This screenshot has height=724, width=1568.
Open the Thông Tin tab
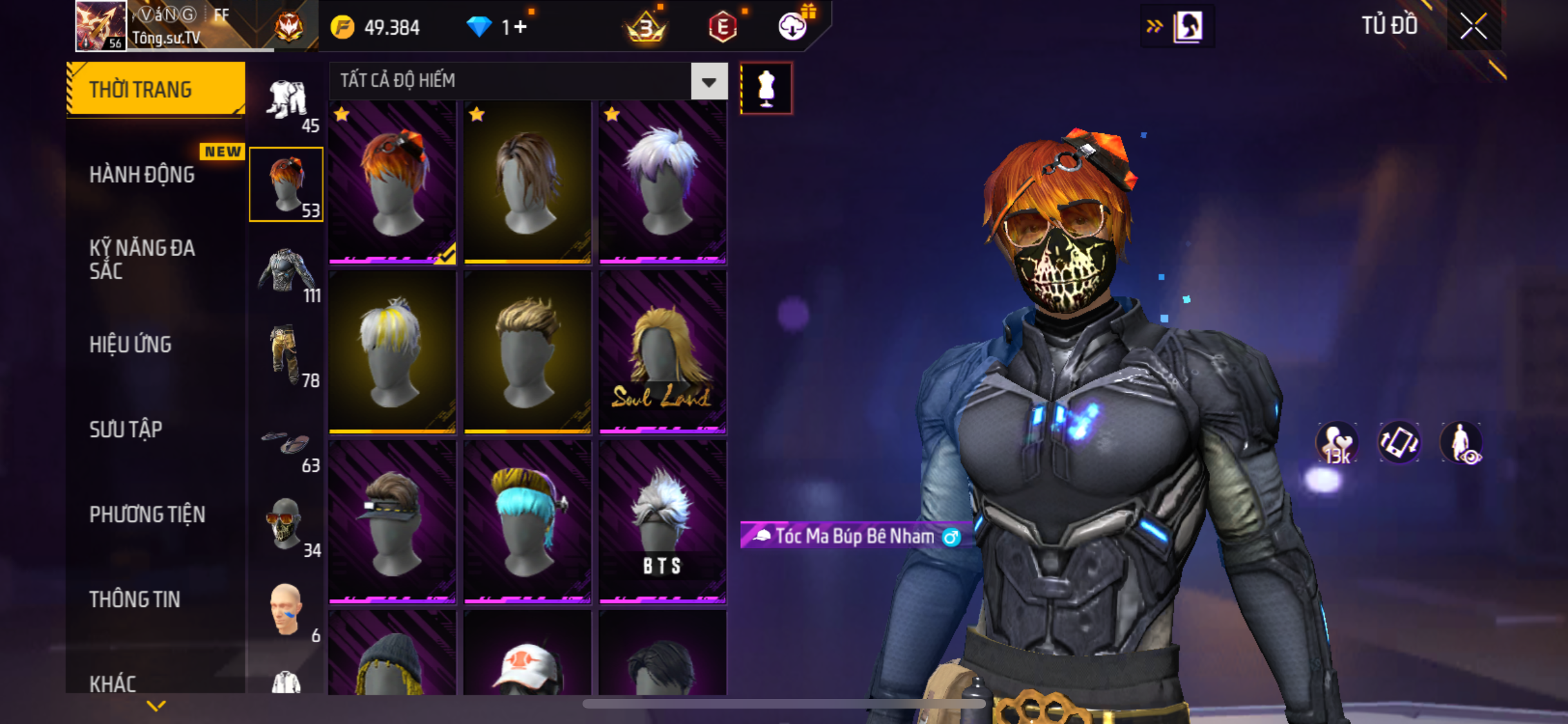pyautogui.click(x=135, y=599)
